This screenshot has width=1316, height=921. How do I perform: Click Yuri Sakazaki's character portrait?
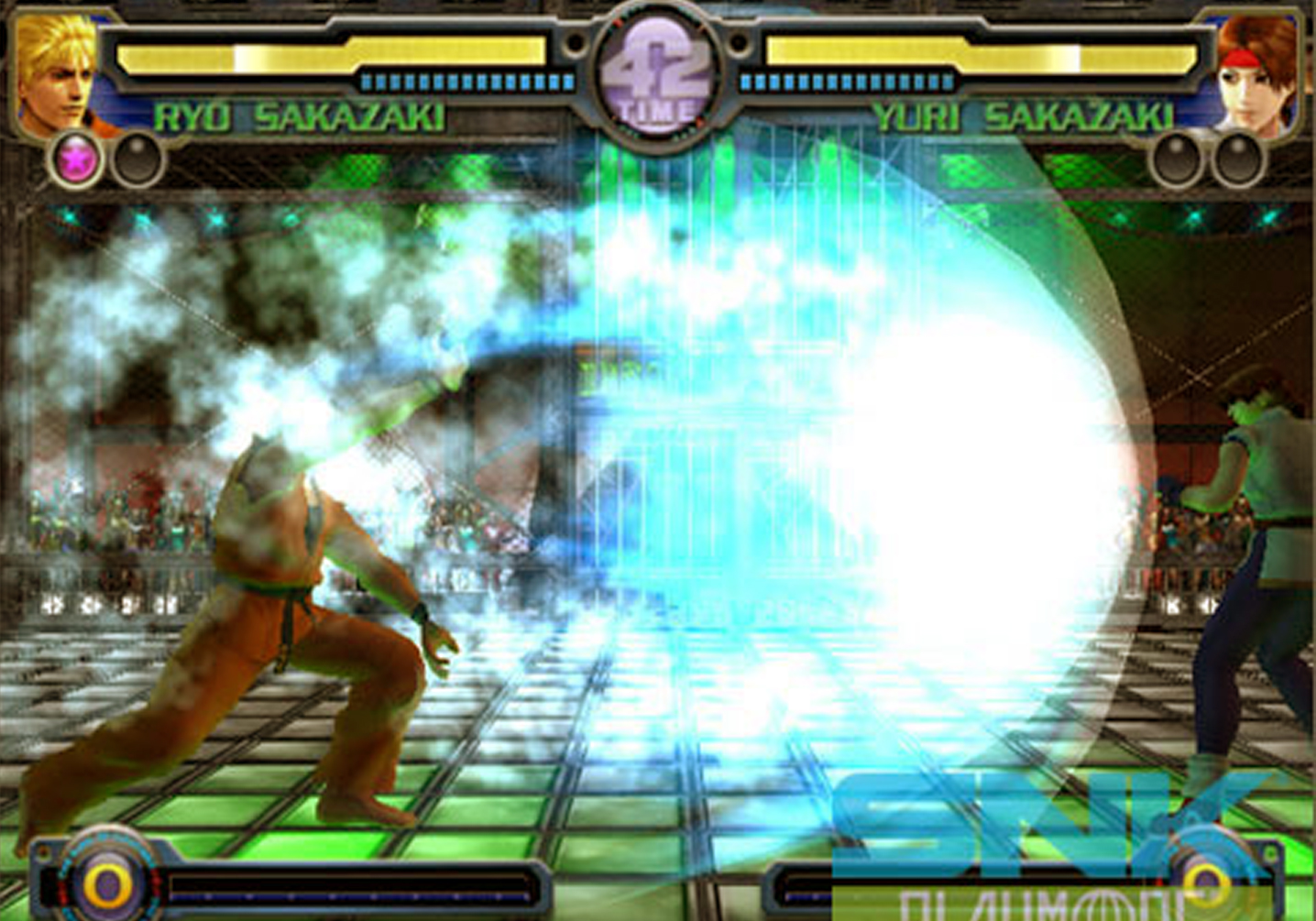[x=1257, y=78]
